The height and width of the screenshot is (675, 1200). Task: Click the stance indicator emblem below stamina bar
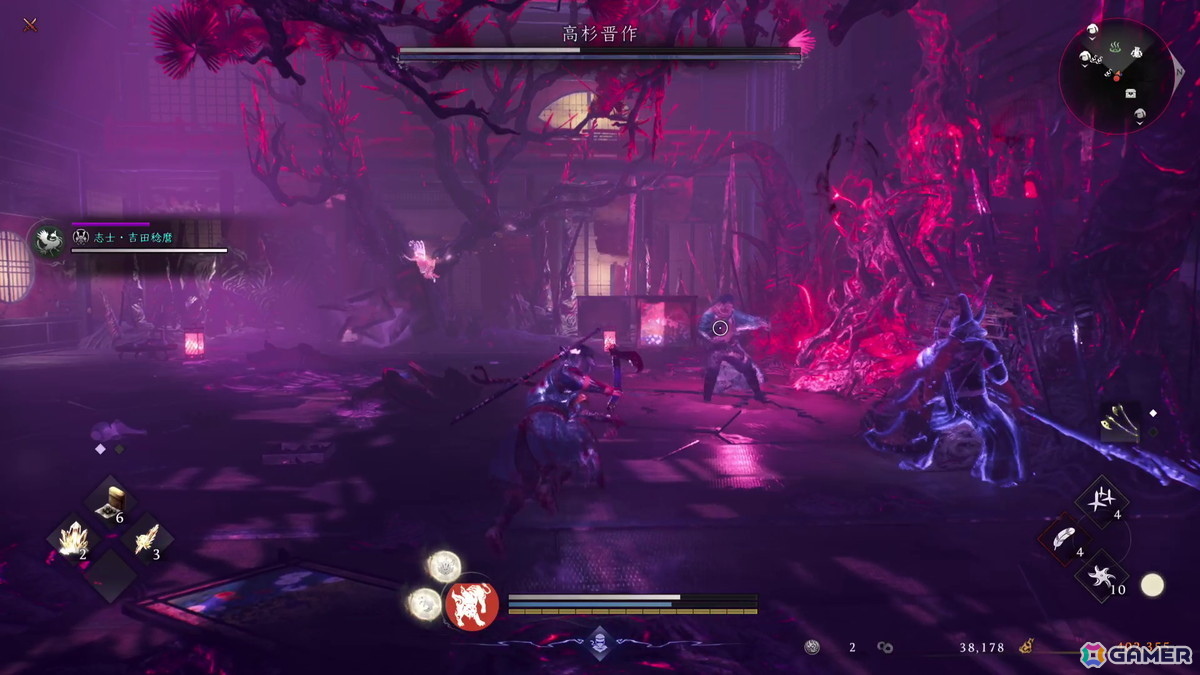(x=599, y=641)
